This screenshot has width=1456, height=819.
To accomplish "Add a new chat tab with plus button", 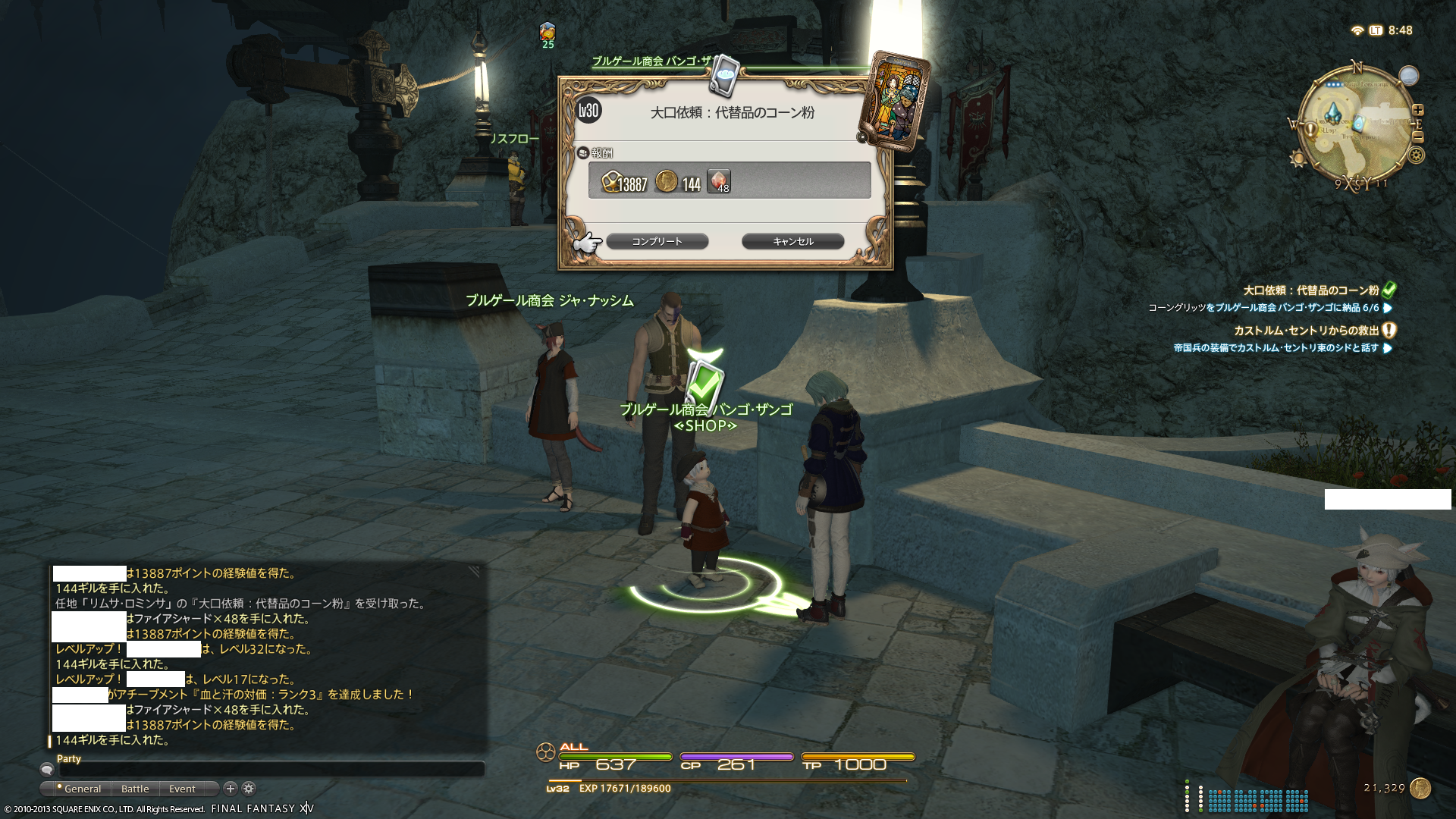I will point(231,789).
